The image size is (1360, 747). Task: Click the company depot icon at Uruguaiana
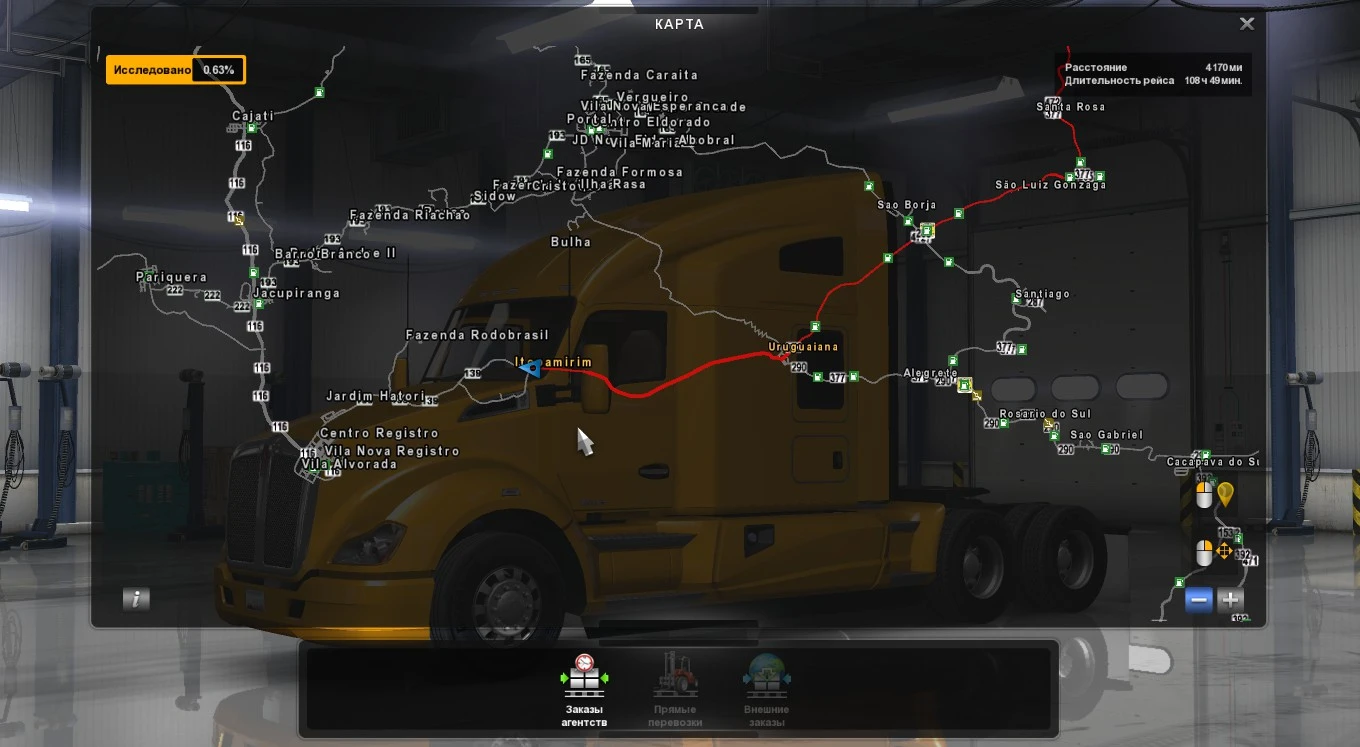[815, 326]
